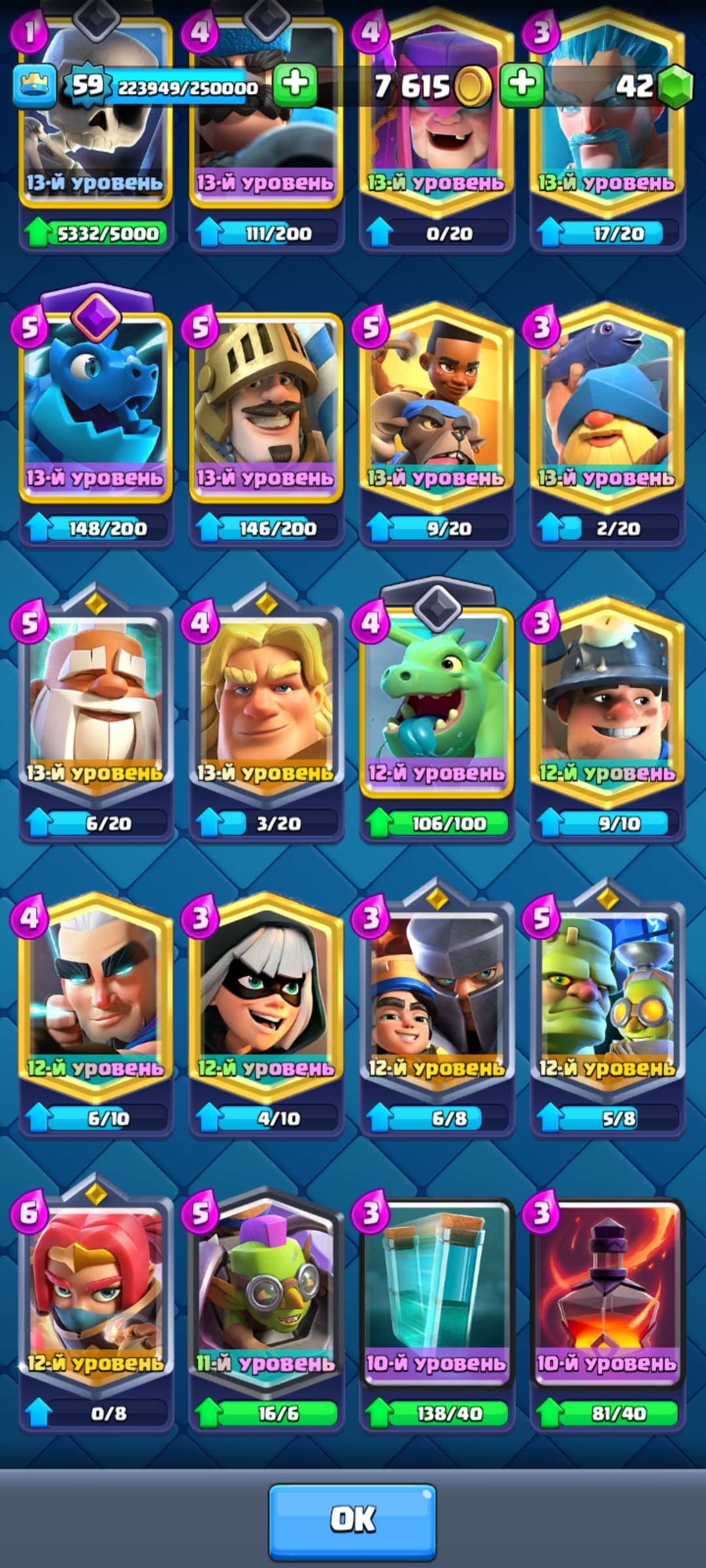Select the Fisherman card
Viewport: 706px width, 1568px height.
pos(607,405)
